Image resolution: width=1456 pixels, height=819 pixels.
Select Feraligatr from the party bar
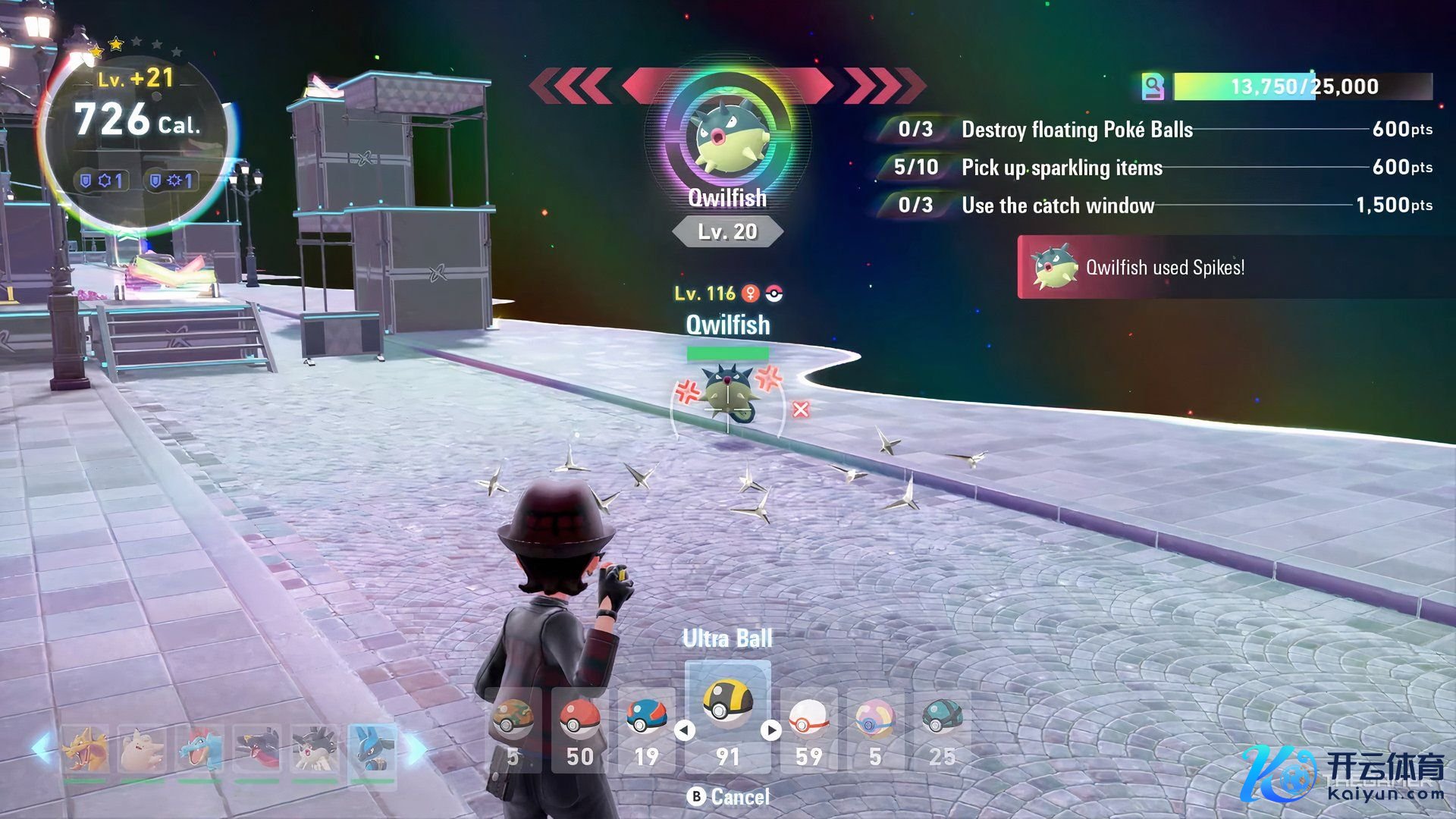point(199,749)
